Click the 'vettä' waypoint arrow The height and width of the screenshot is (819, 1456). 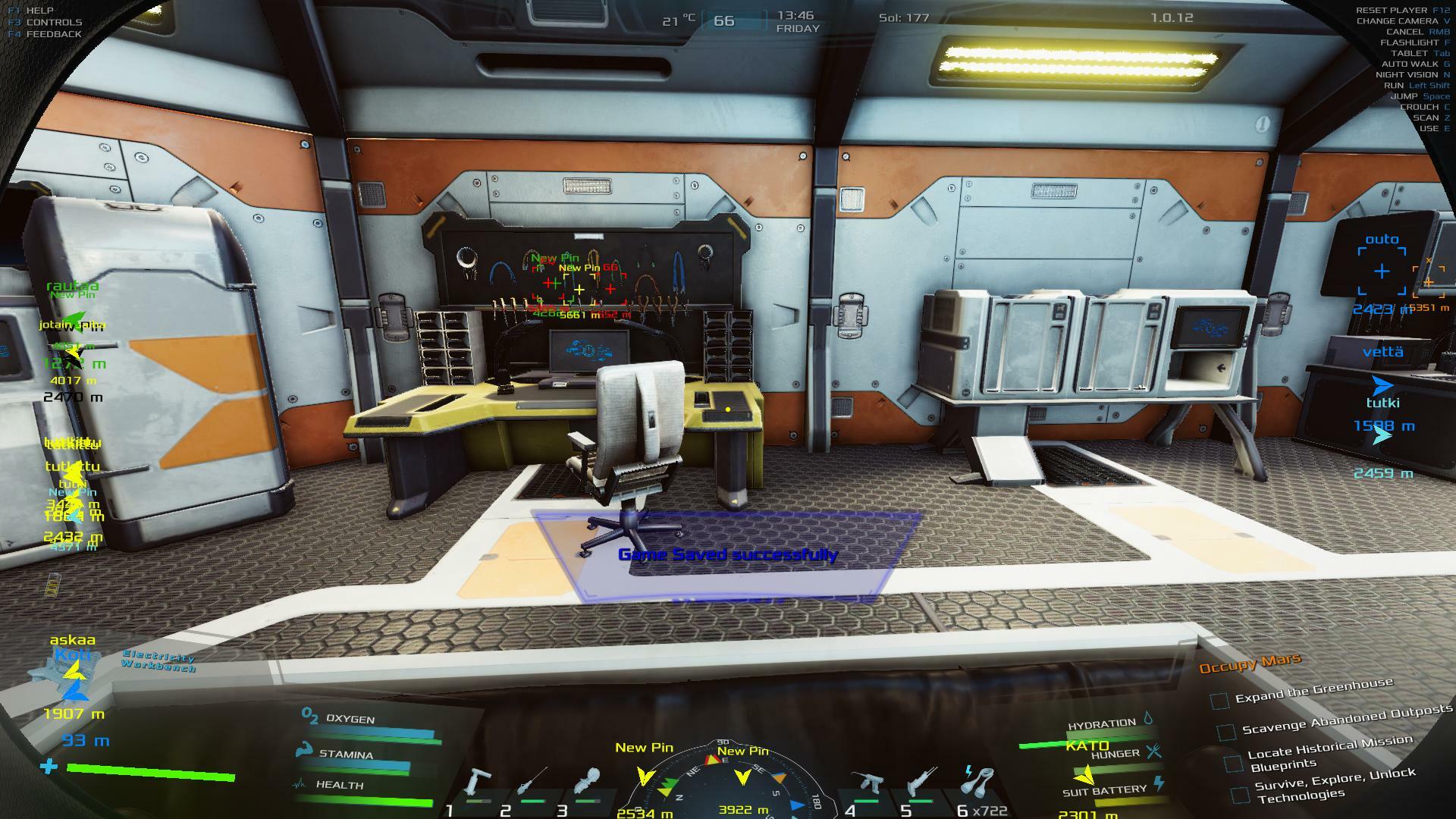[x=1382, y=384]
